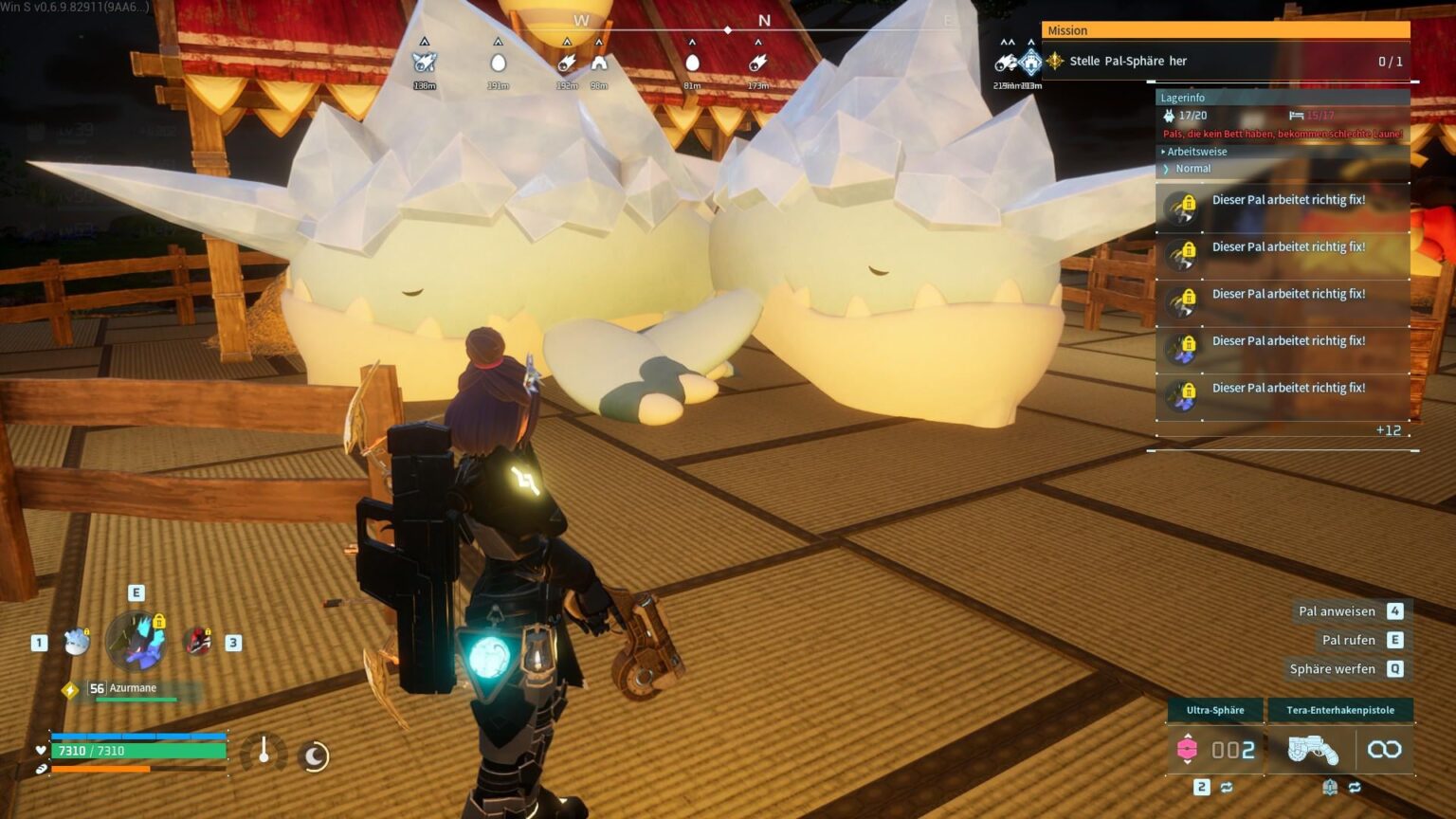Open the 'Stelle Pal-Sphäre her' mission tracker
The width and height of the screenshot is (1456, 819).
tap(1128, 61)
